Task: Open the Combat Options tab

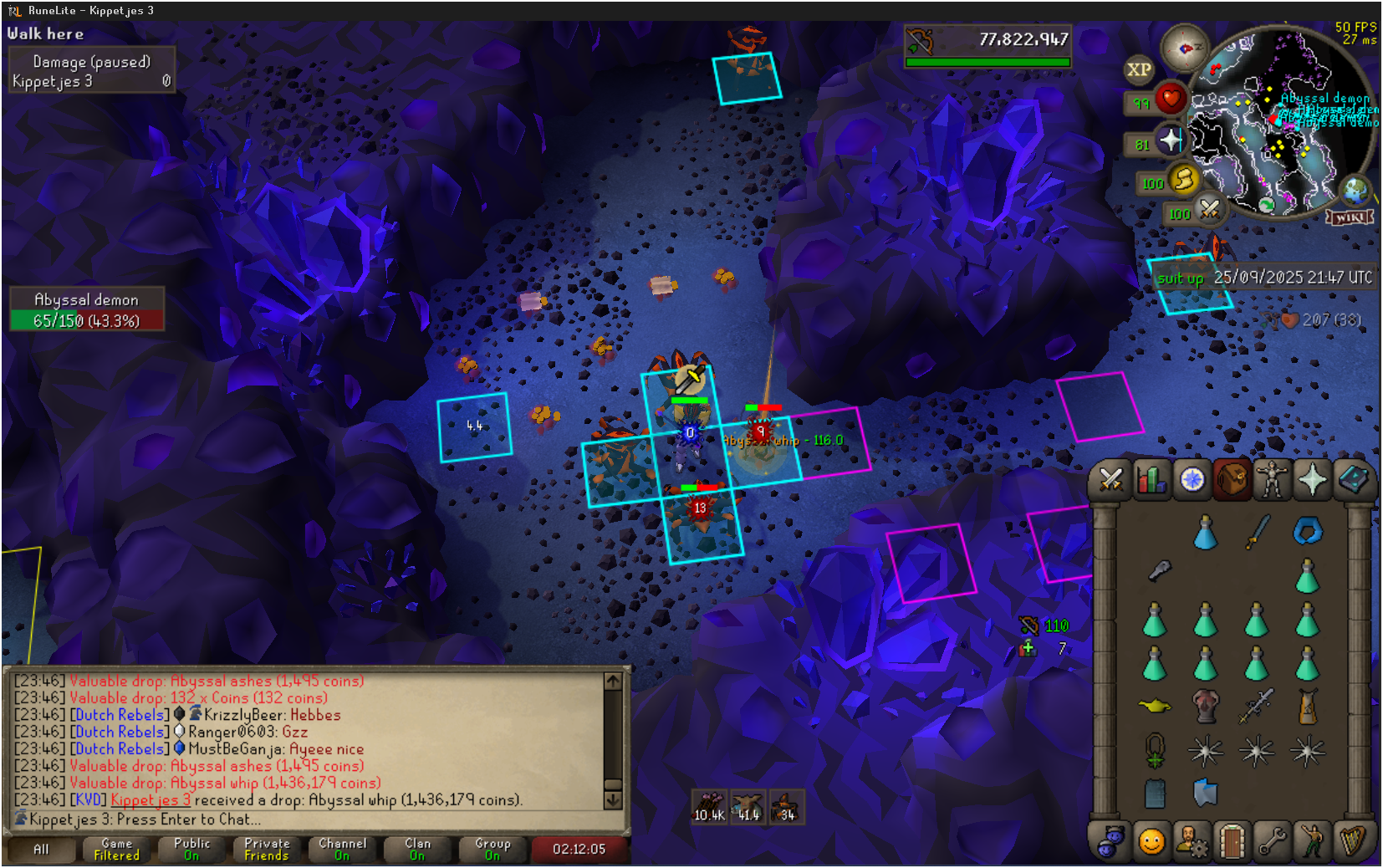Action: [1110, 480]
